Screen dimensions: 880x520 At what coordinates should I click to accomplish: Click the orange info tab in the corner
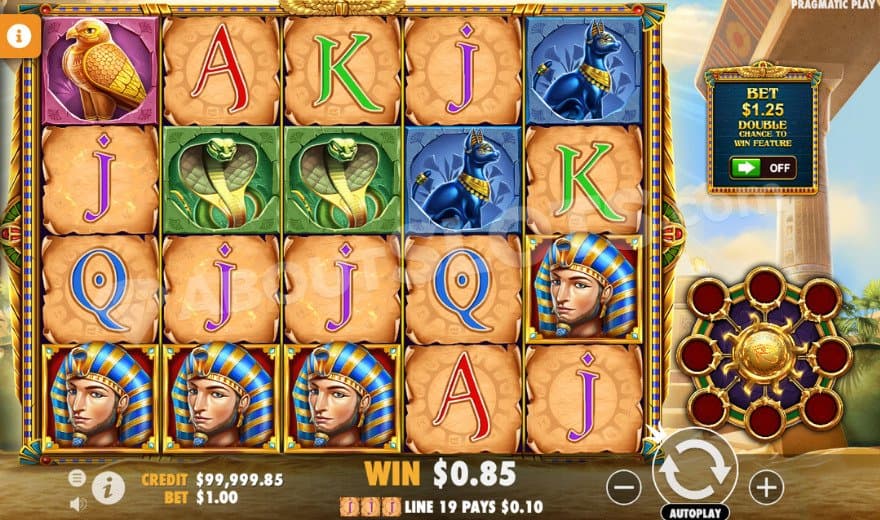coord(17,37)
